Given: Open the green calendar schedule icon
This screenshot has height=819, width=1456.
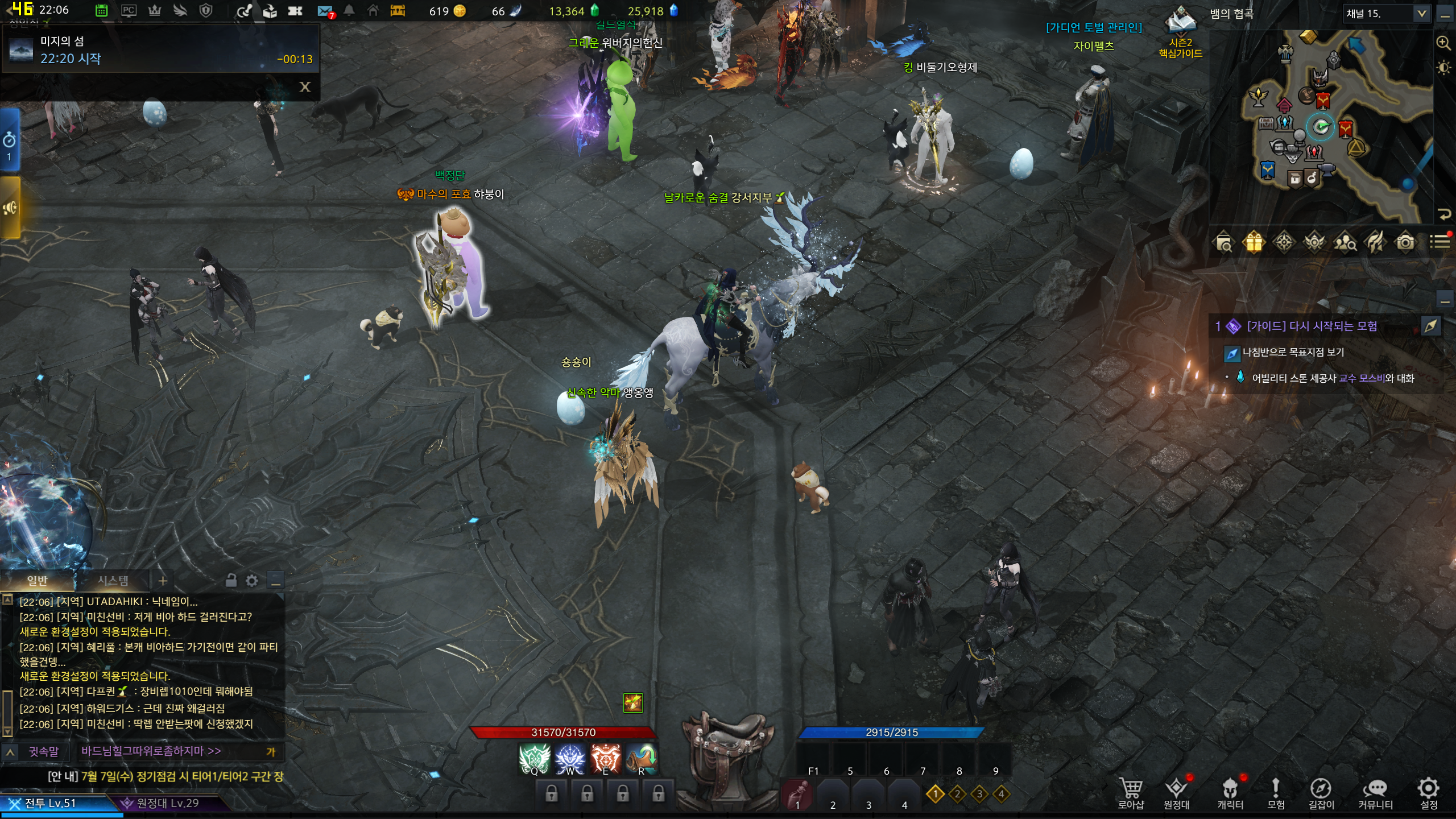Looking at the screenshot, I should pyautogui.click(x=102, y=11).
